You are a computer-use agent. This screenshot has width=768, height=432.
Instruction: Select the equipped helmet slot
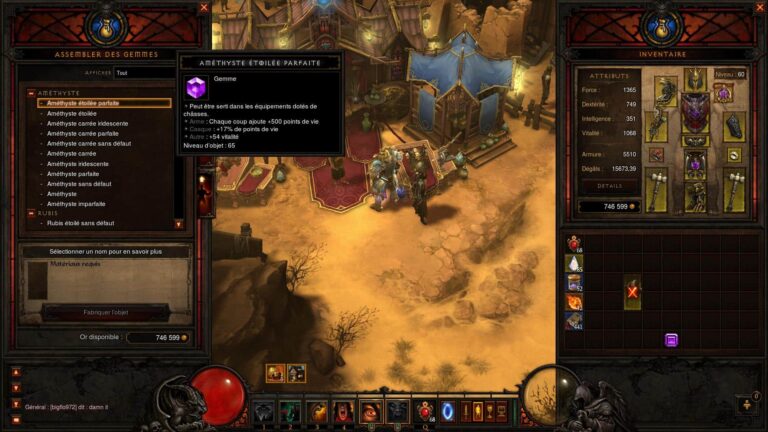691,78
